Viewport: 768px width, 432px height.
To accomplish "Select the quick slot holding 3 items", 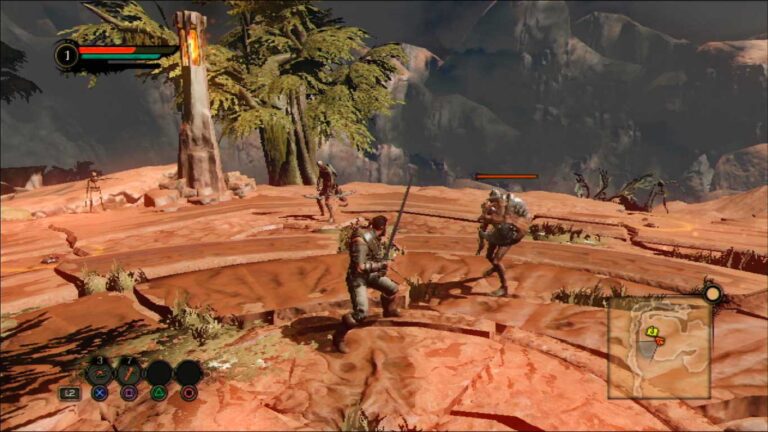I will 99,374.
